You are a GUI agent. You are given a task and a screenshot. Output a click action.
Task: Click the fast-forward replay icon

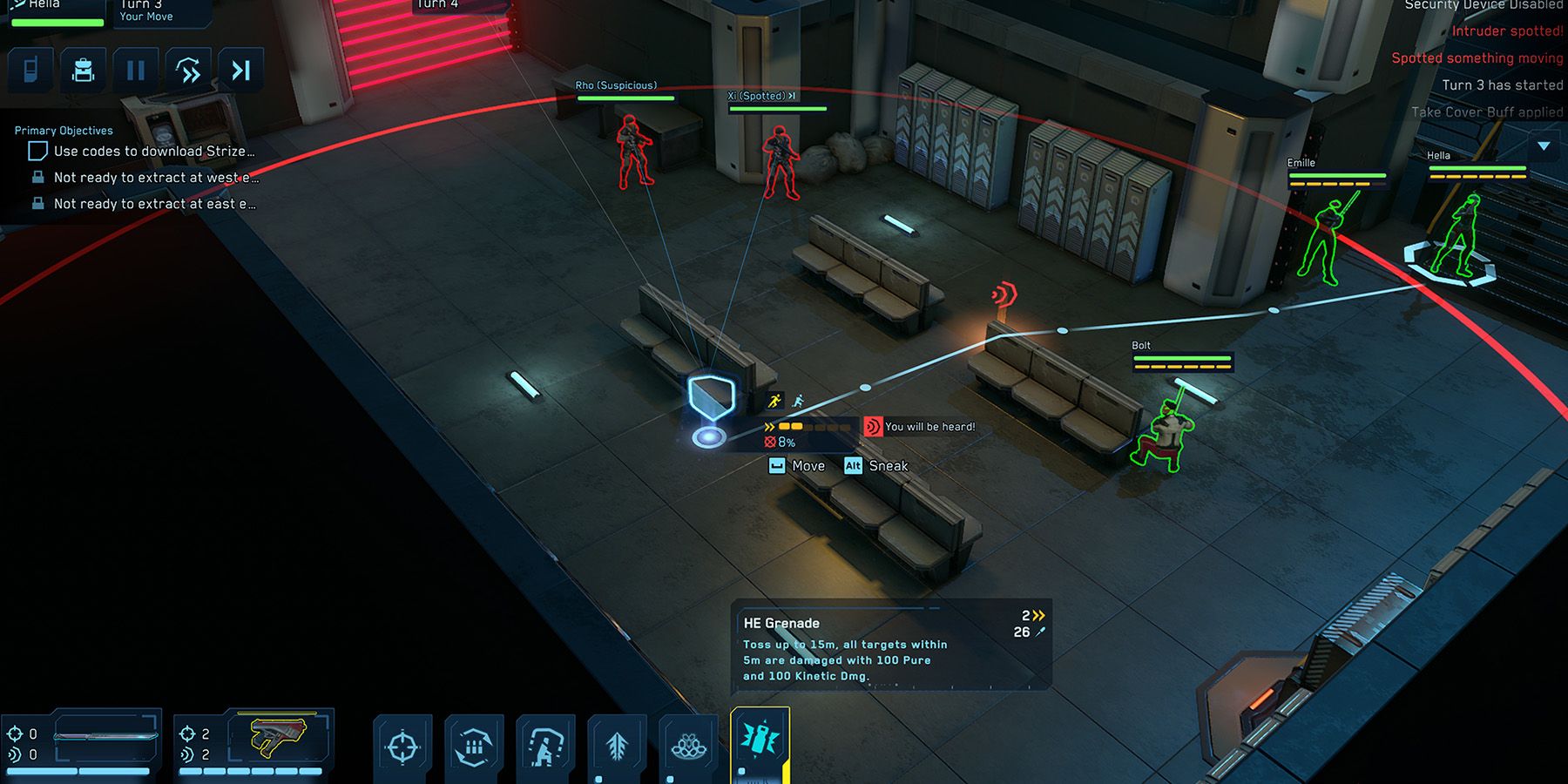189,69
